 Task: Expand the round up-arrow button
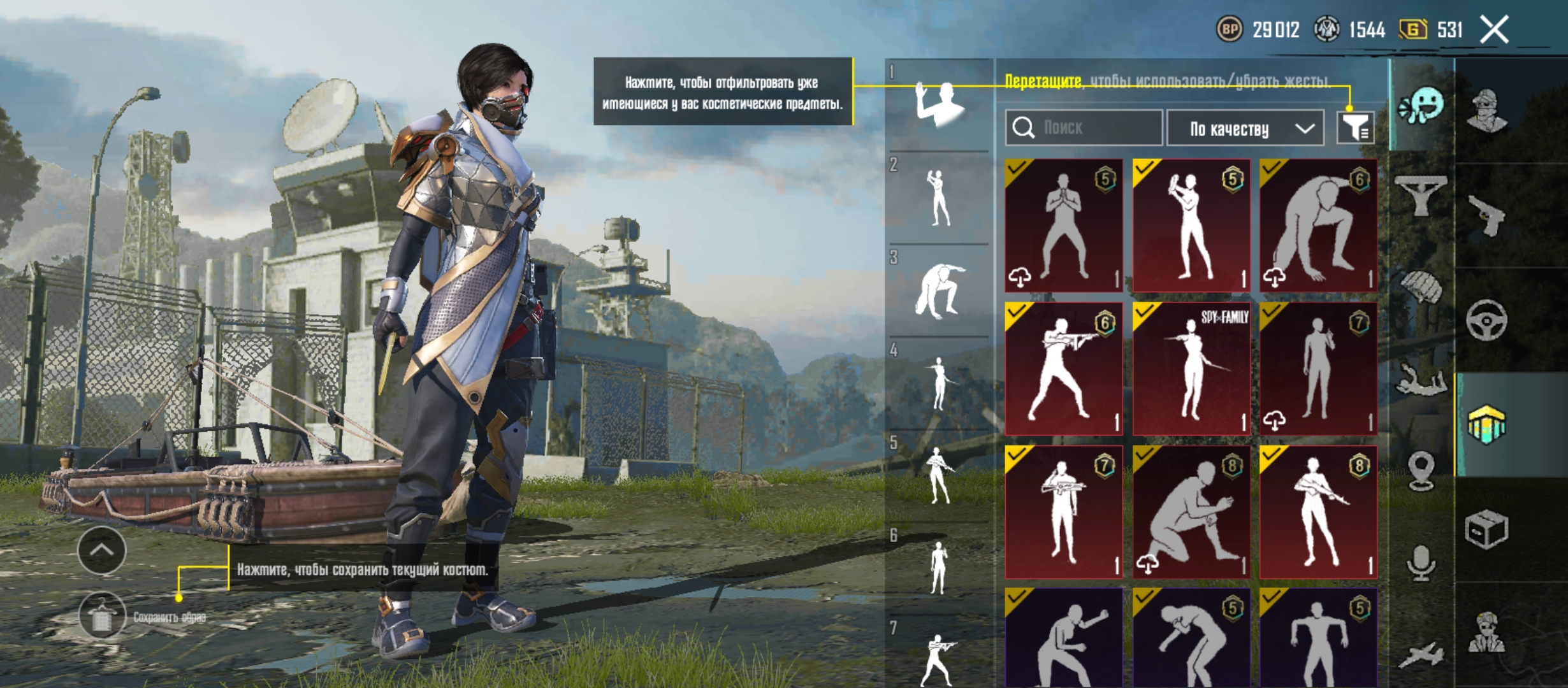click(102, 550)
